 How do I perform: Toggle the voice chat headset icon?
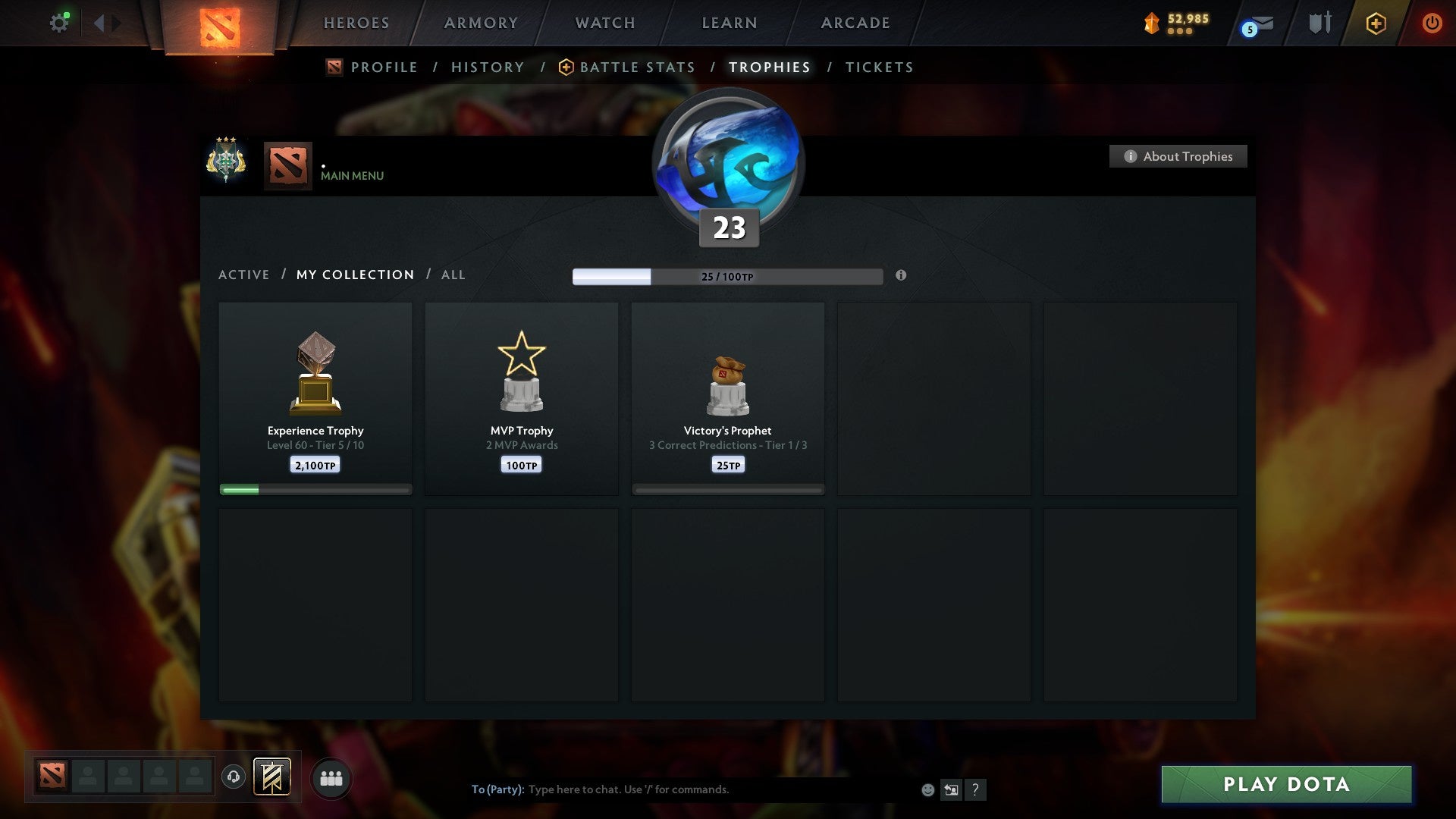tap(234, 777)
